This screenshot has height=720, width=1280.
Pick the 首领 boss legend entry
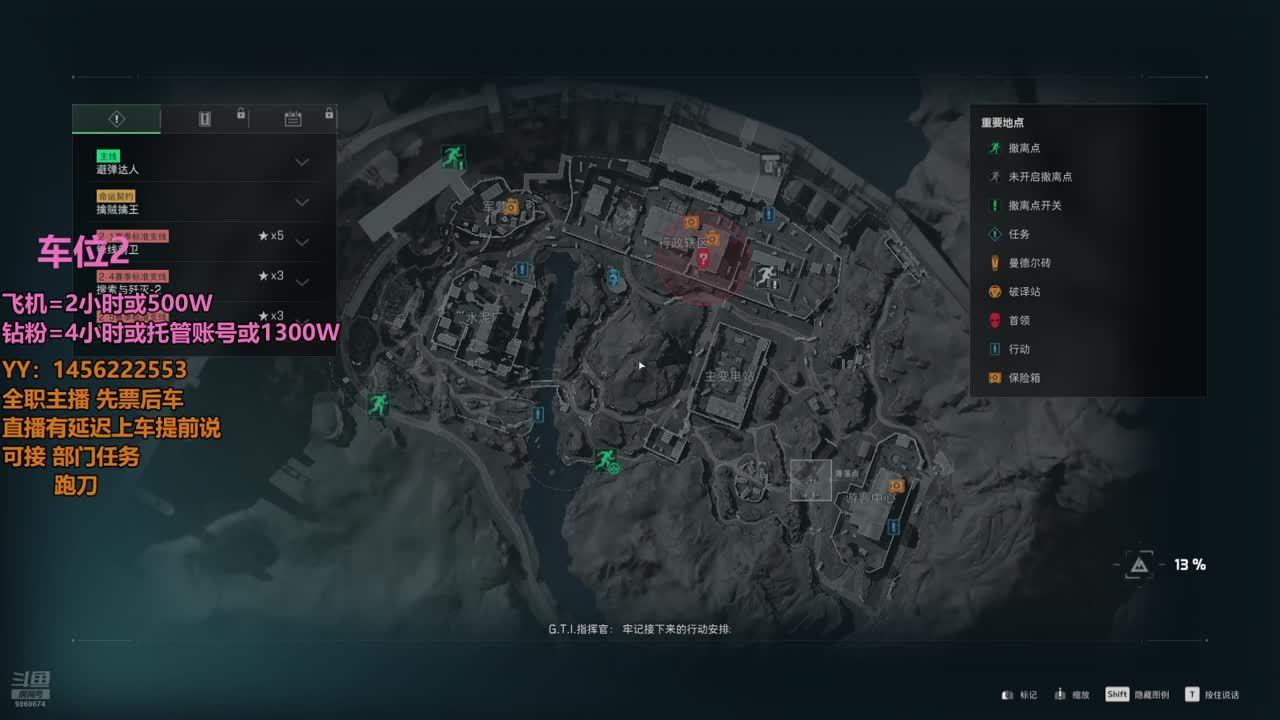(x=1018, y=321)
